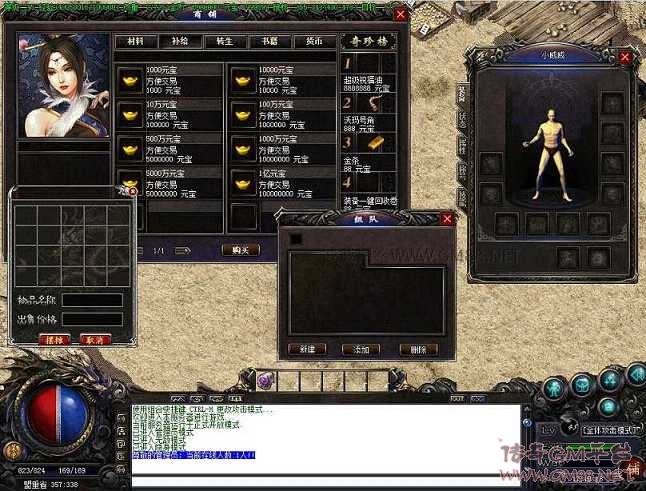Click the 购买 buy button
This screenshot has width=646, height=491.
239,250
